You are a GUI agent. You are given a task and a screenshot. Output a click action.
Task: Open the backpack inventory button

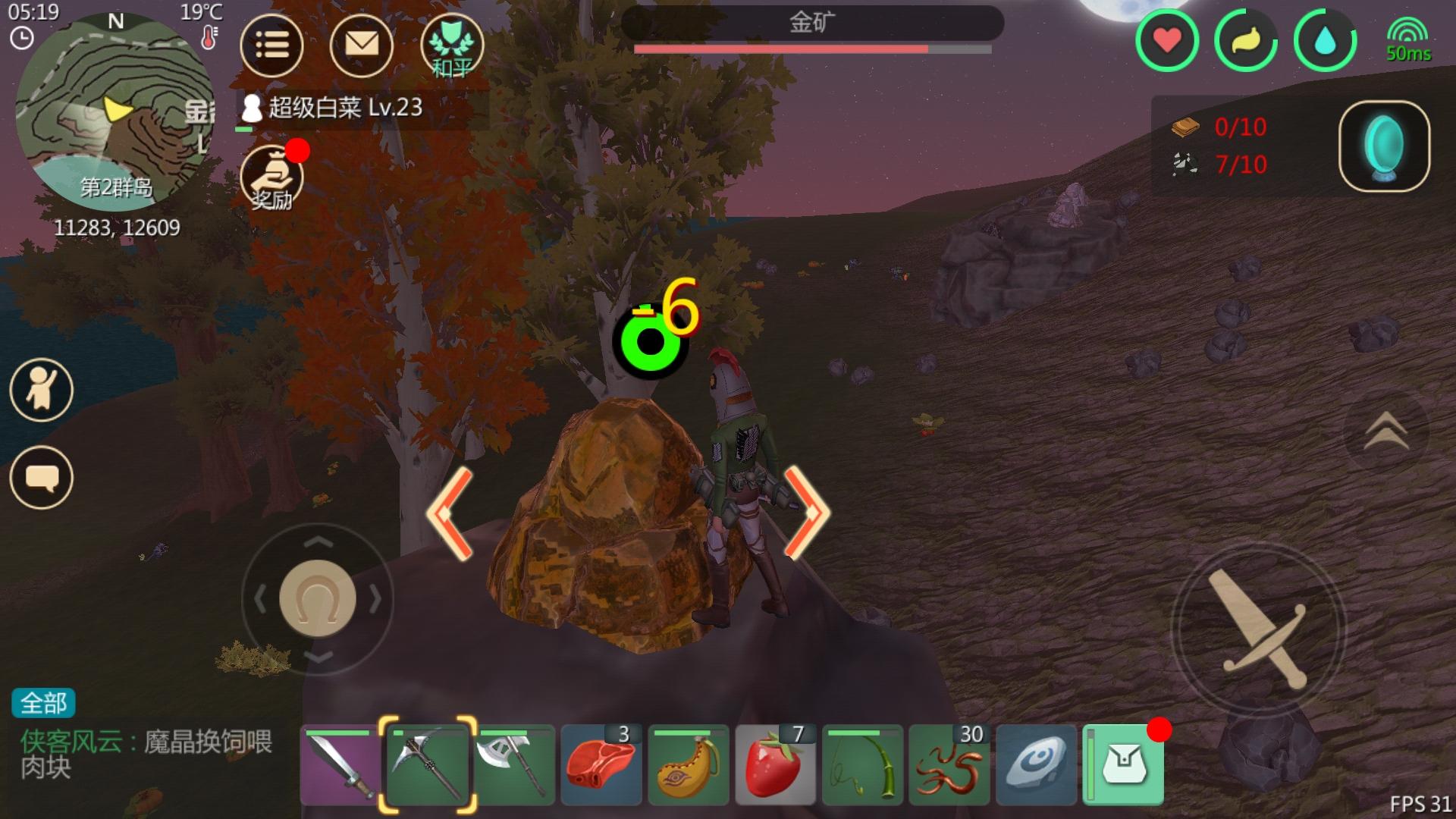coord(1124,764)
